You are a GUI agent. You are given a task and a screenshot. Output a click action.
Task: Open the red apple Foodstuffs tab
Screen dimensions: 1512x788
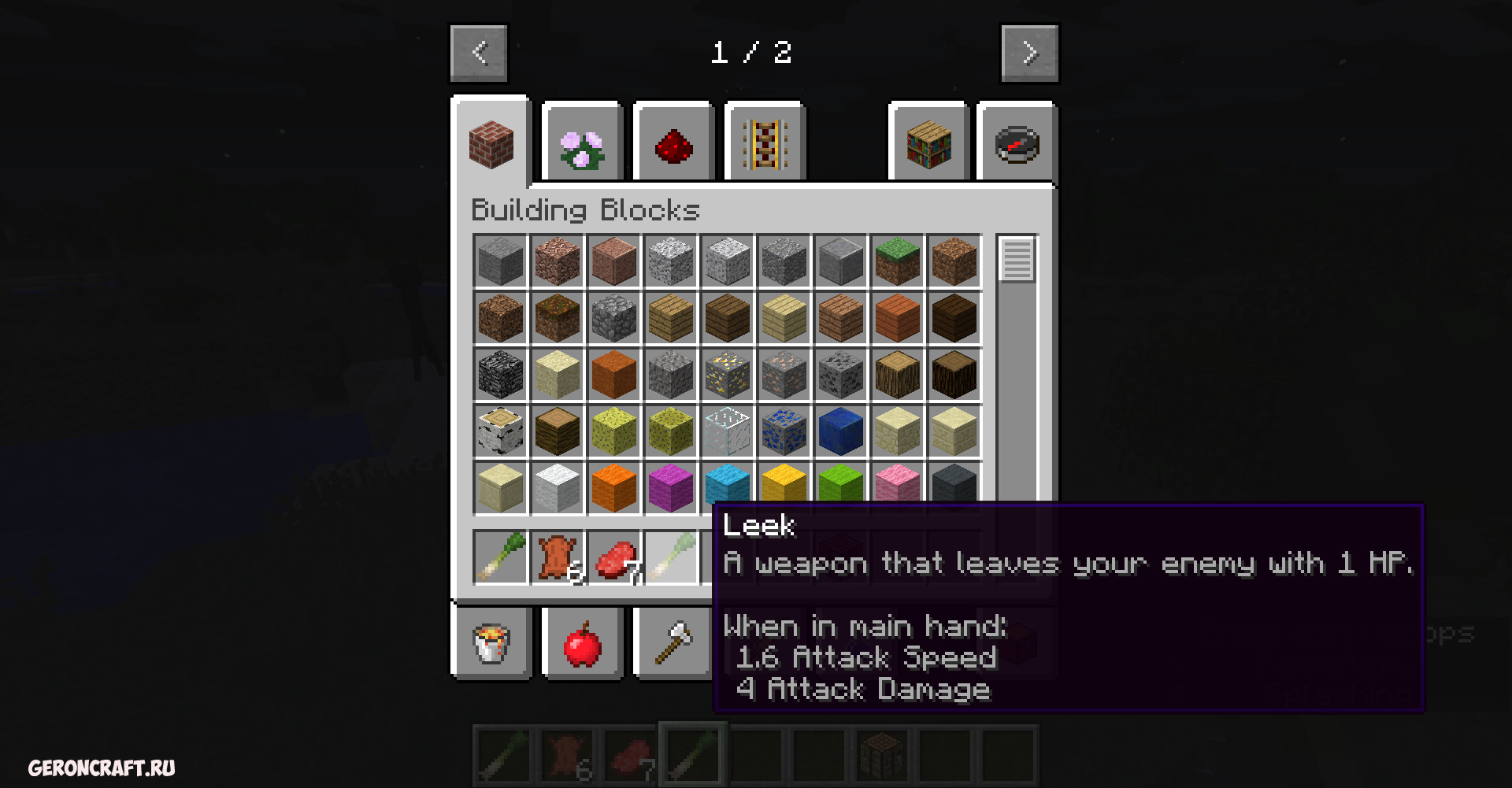tap(582, 643)
